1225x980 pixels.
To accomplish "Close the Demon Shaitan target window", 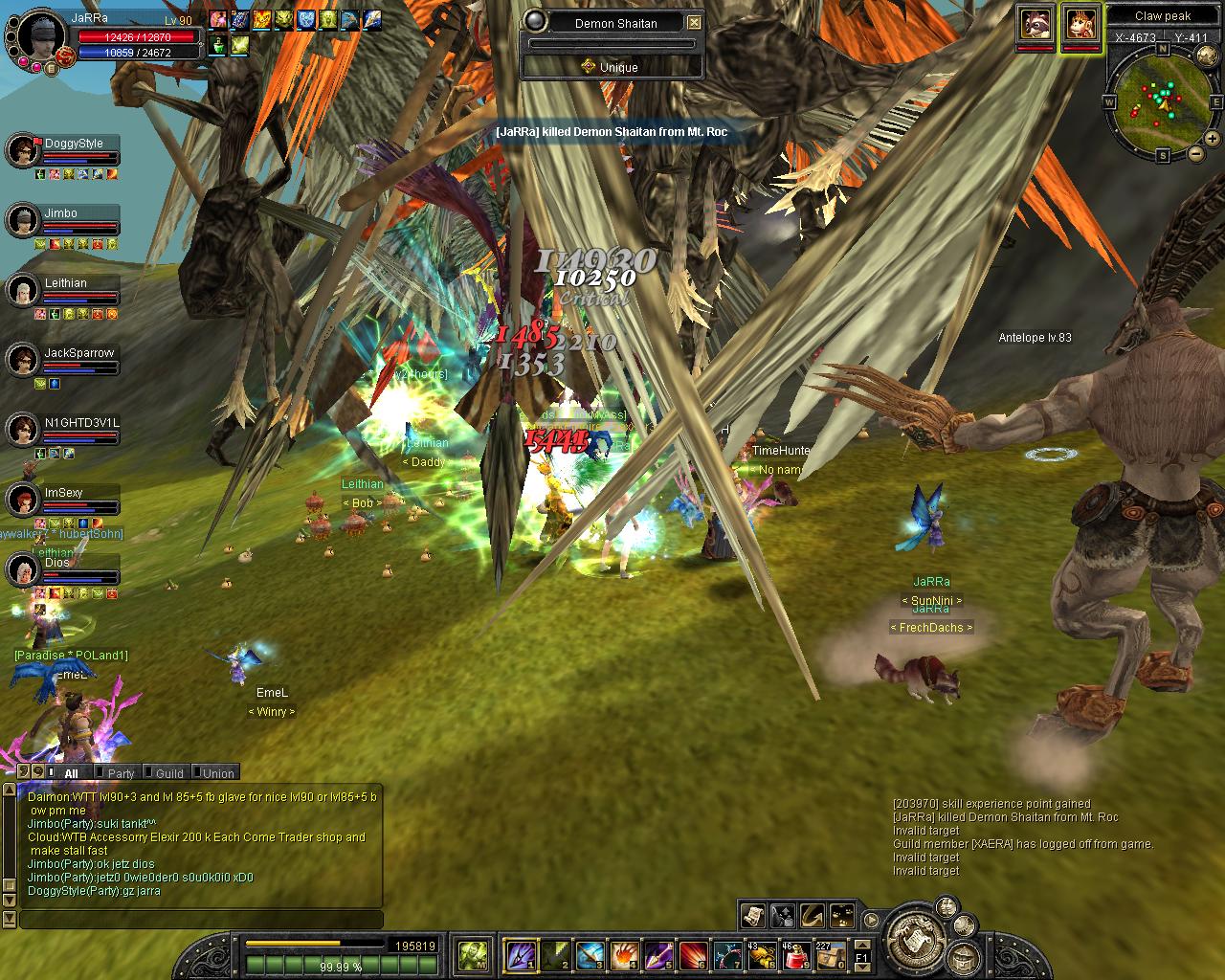I will click(695, 23).
